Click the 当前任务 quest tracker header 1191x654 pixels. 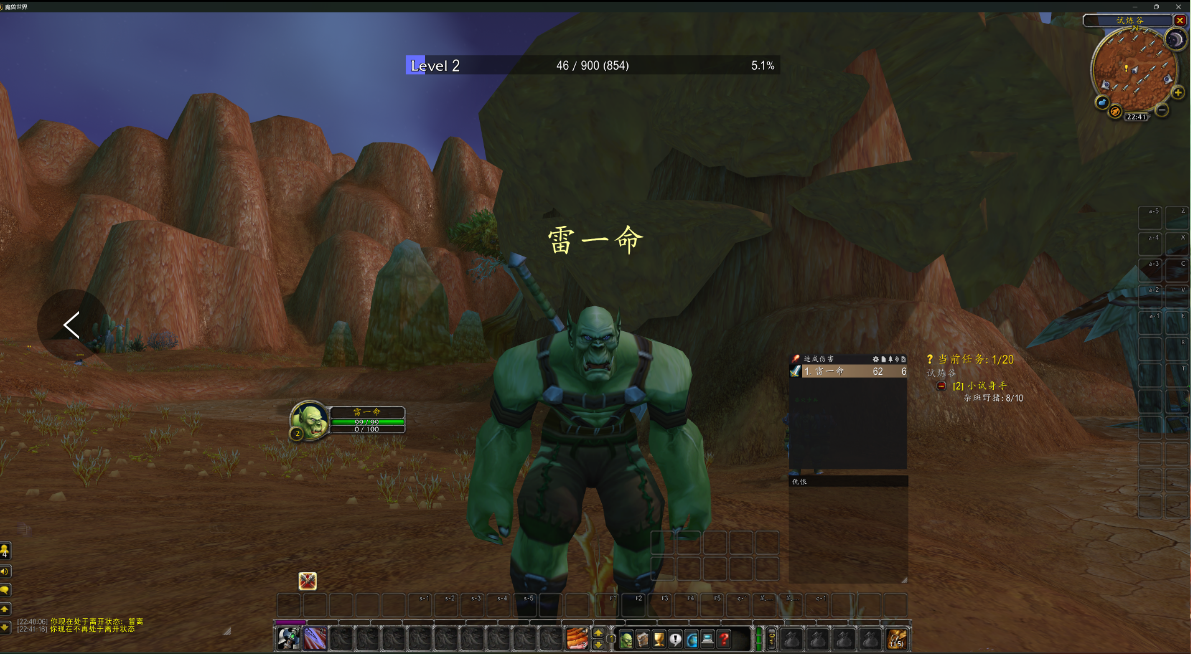[970, 358]
